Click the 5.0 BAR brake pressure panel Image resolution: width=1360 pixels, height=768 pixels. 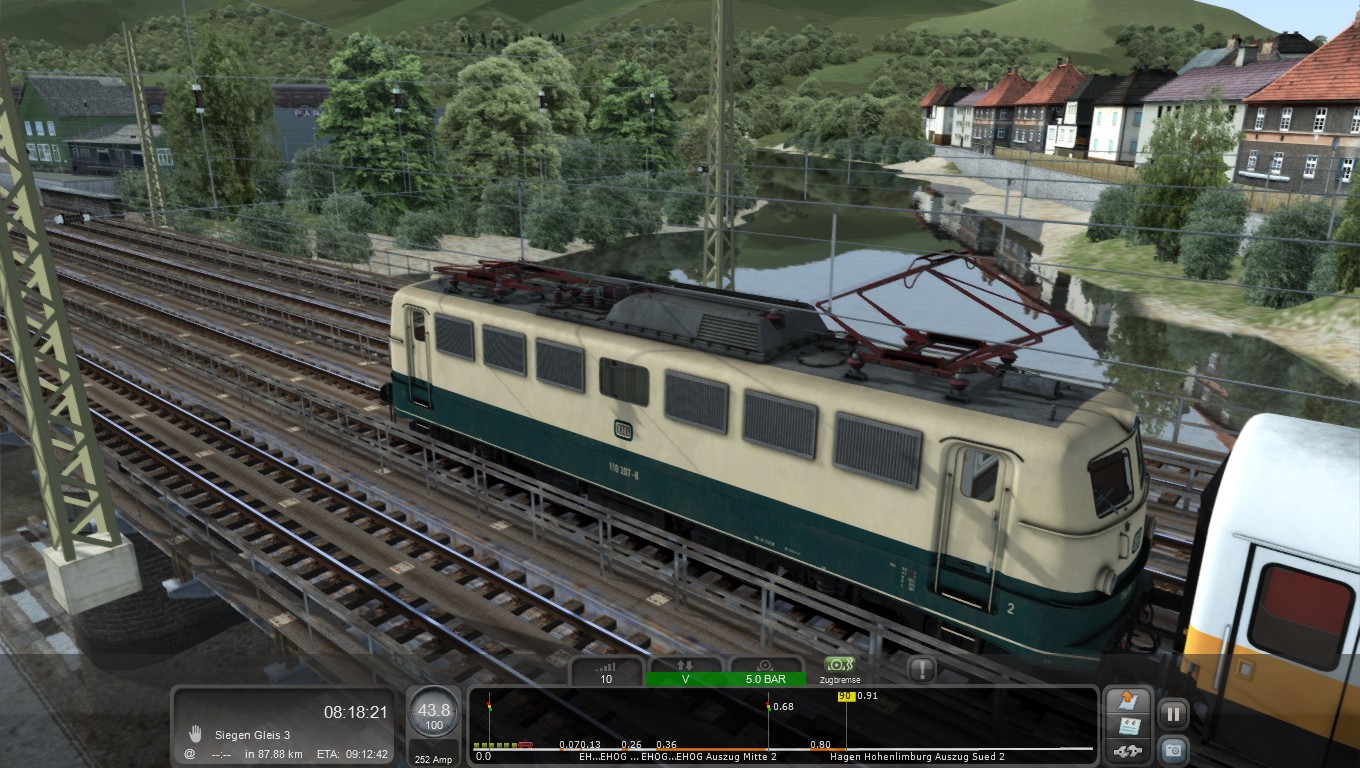pos(766,672)
